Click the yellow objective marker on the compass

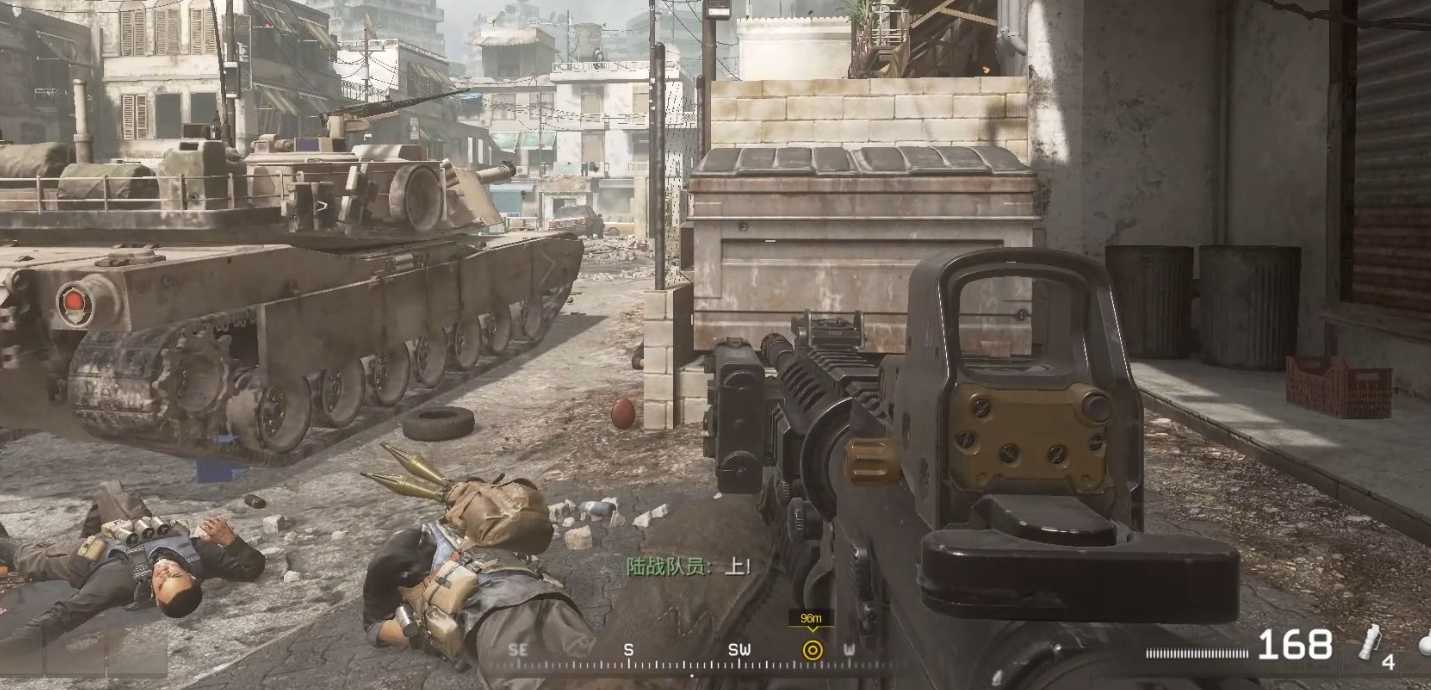[812, 650]
